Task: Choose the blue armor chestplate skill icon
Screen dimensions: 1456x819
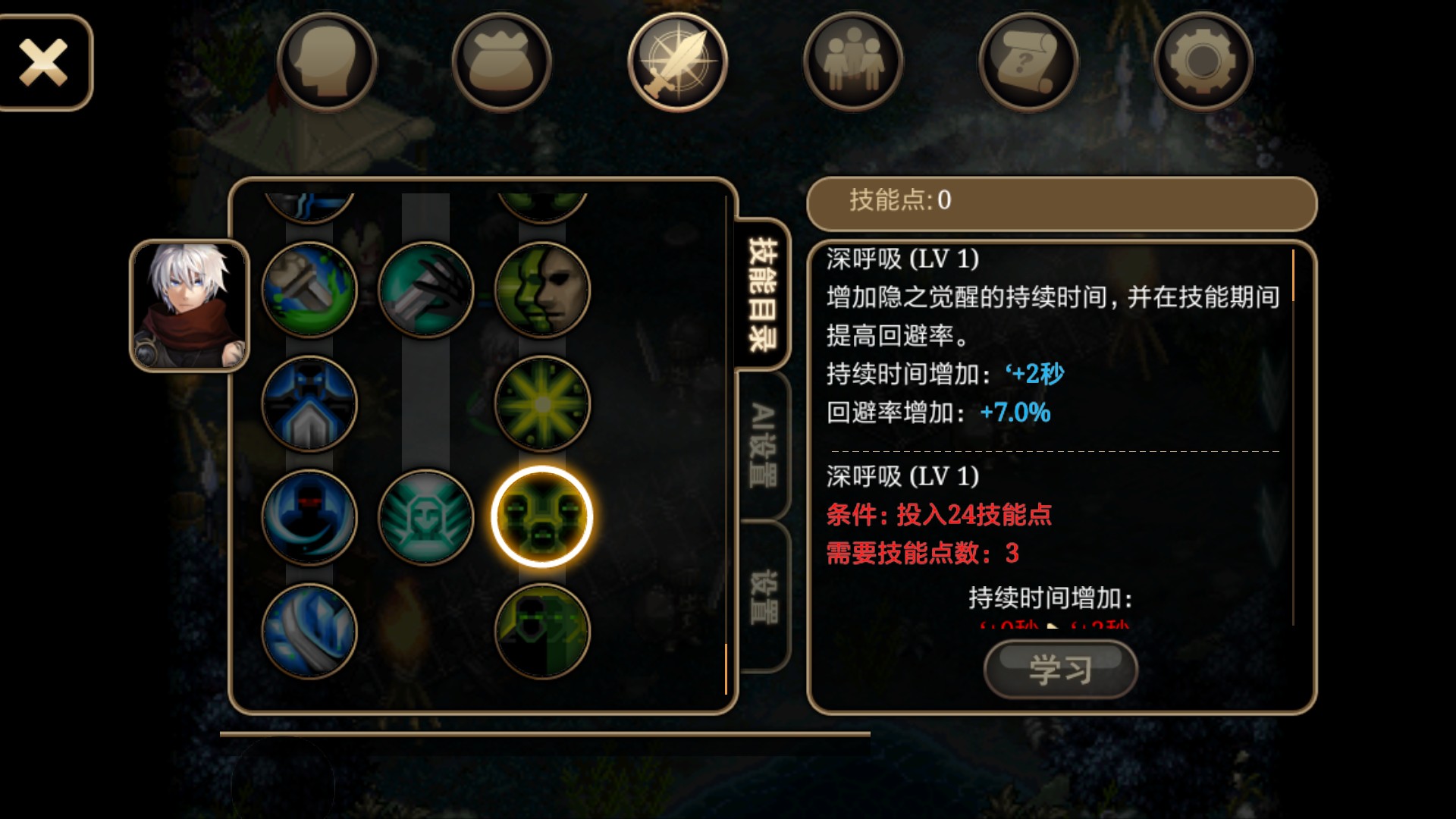Action: click(x=309, y=403)
